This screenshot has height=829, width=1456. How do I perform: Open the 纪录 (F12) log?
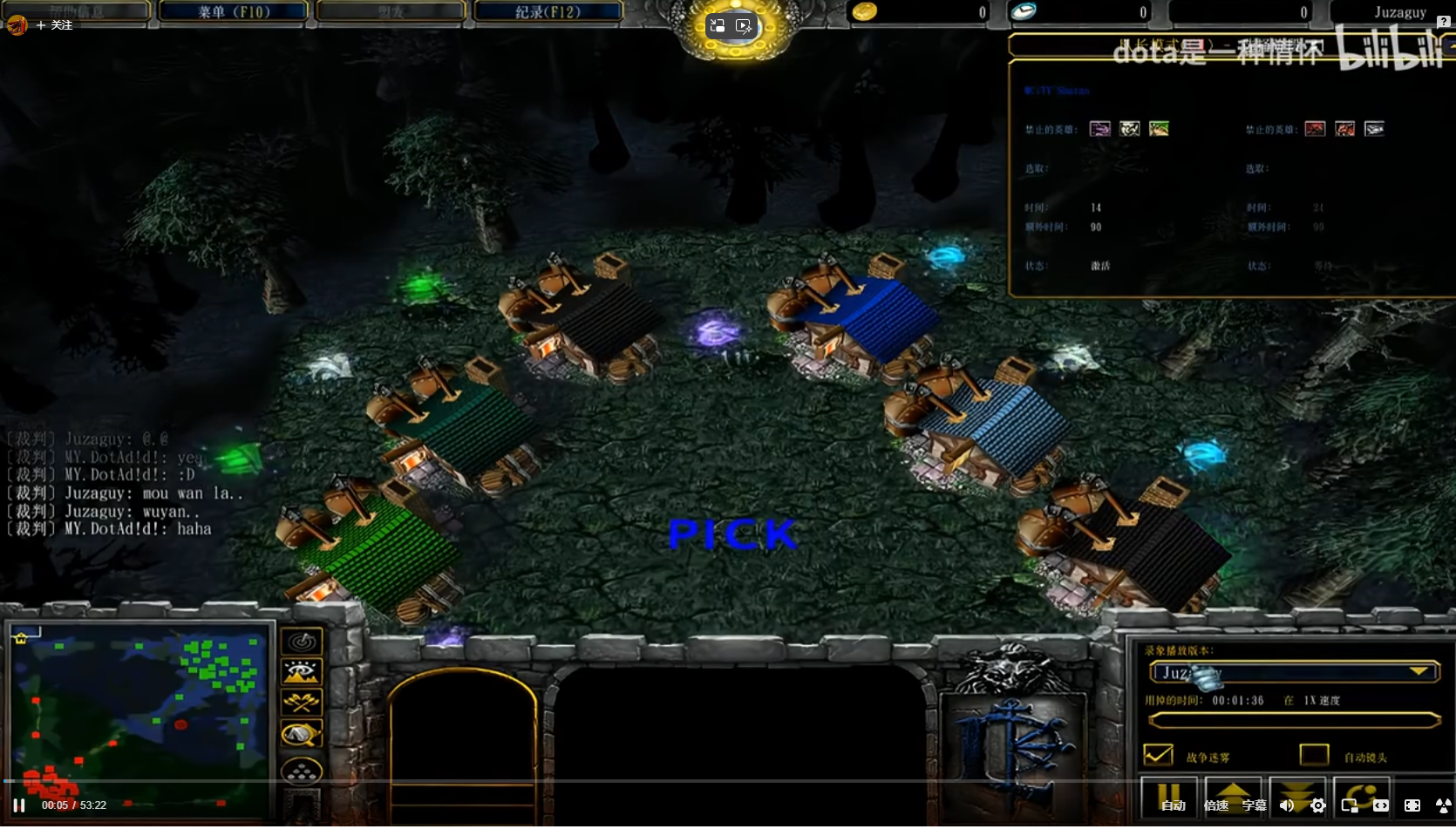(548, 11)
